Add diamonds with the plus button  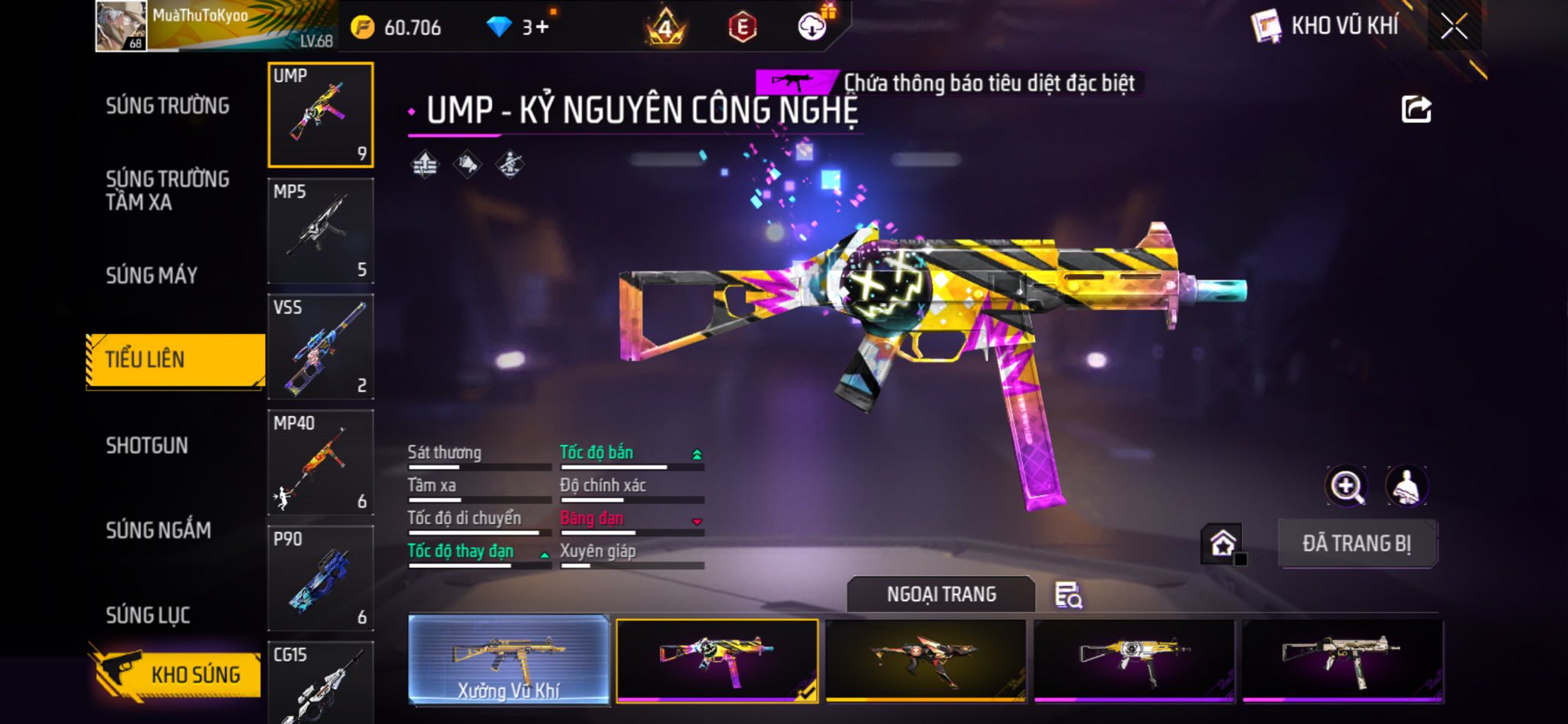(x=542, y=28)
